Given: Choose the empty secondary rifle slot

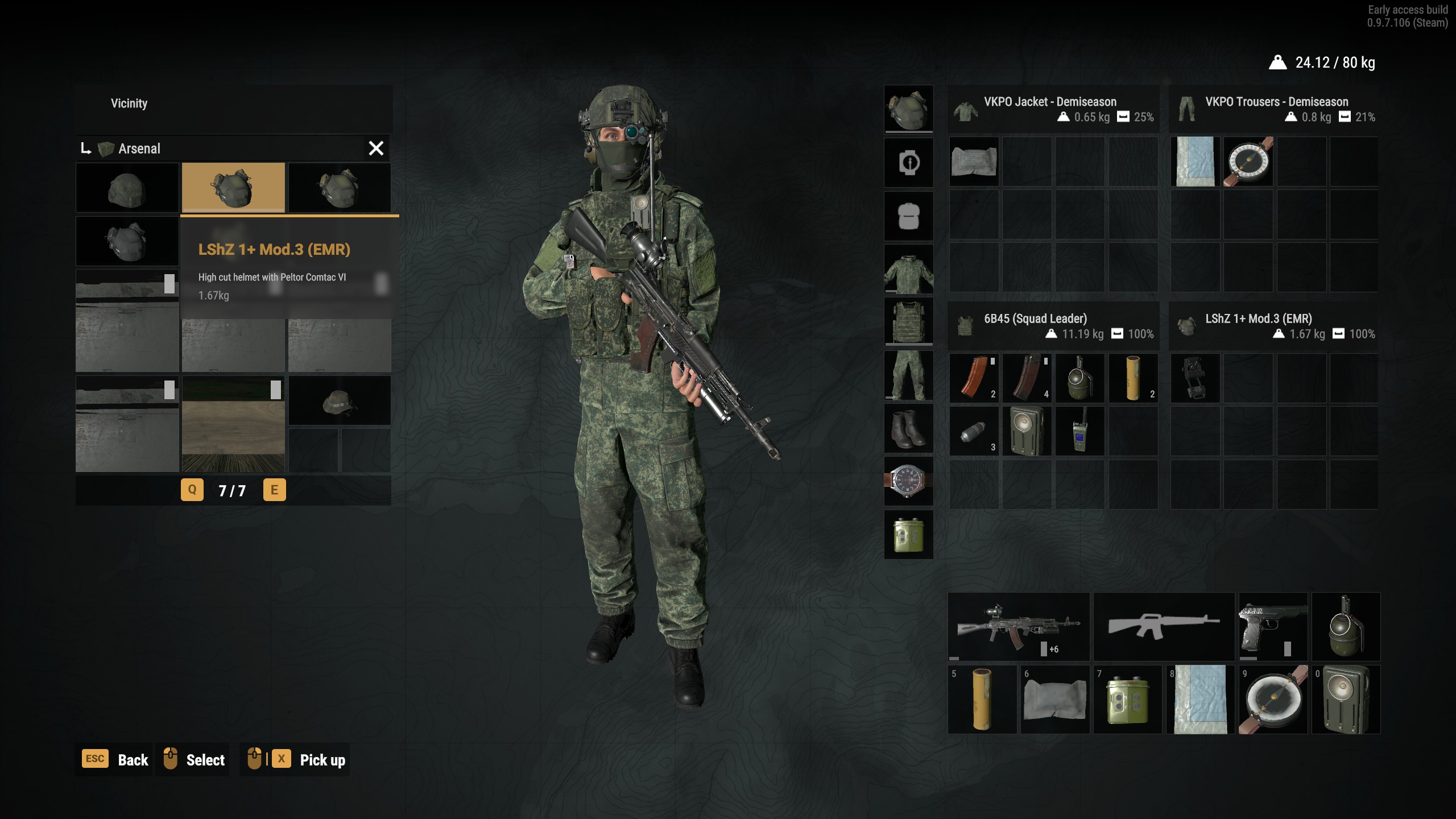Looking at the screenshot, I should click(1164, 626).
